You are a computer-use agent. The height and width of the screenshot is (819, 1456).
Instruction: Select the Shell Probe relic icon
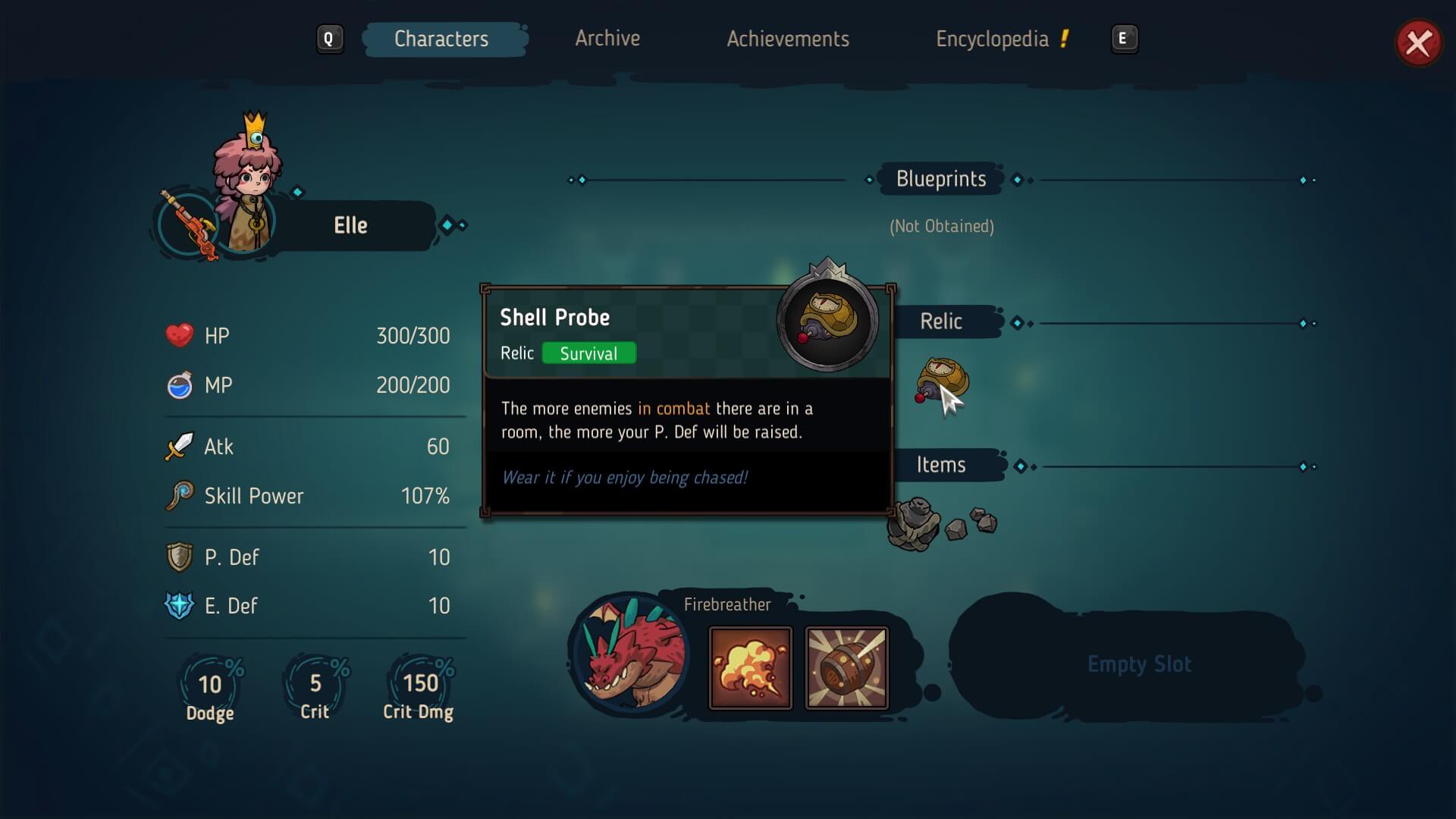pyautogui.click(x=942, y=381)
